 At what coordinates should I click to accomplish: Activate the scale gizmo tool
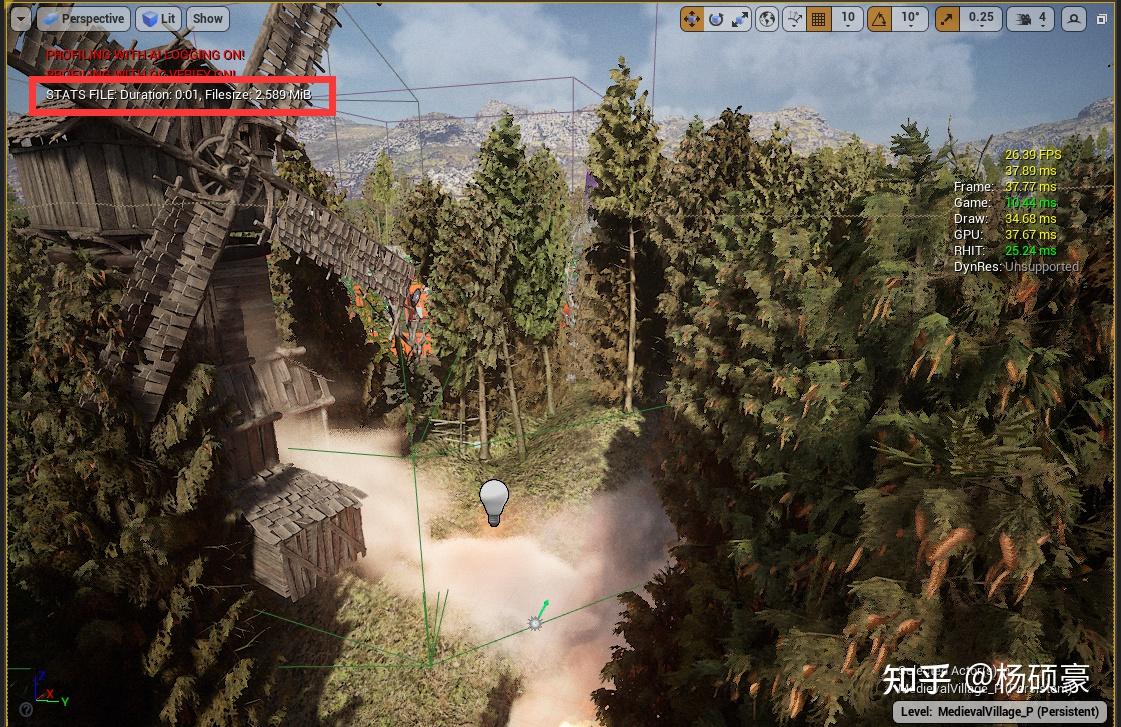point(740,18)
